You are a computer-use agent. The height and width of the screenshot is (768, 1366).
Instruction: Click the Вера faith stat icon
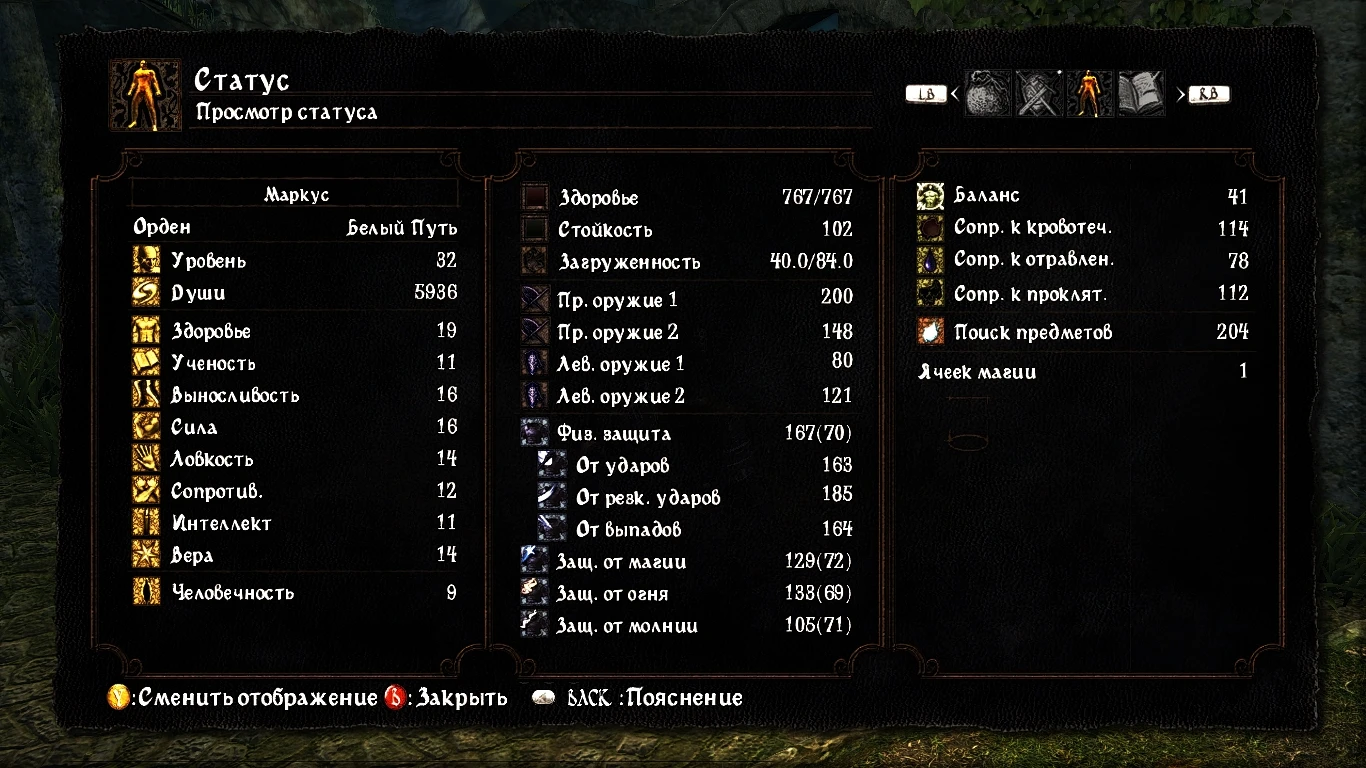(146, 554)
